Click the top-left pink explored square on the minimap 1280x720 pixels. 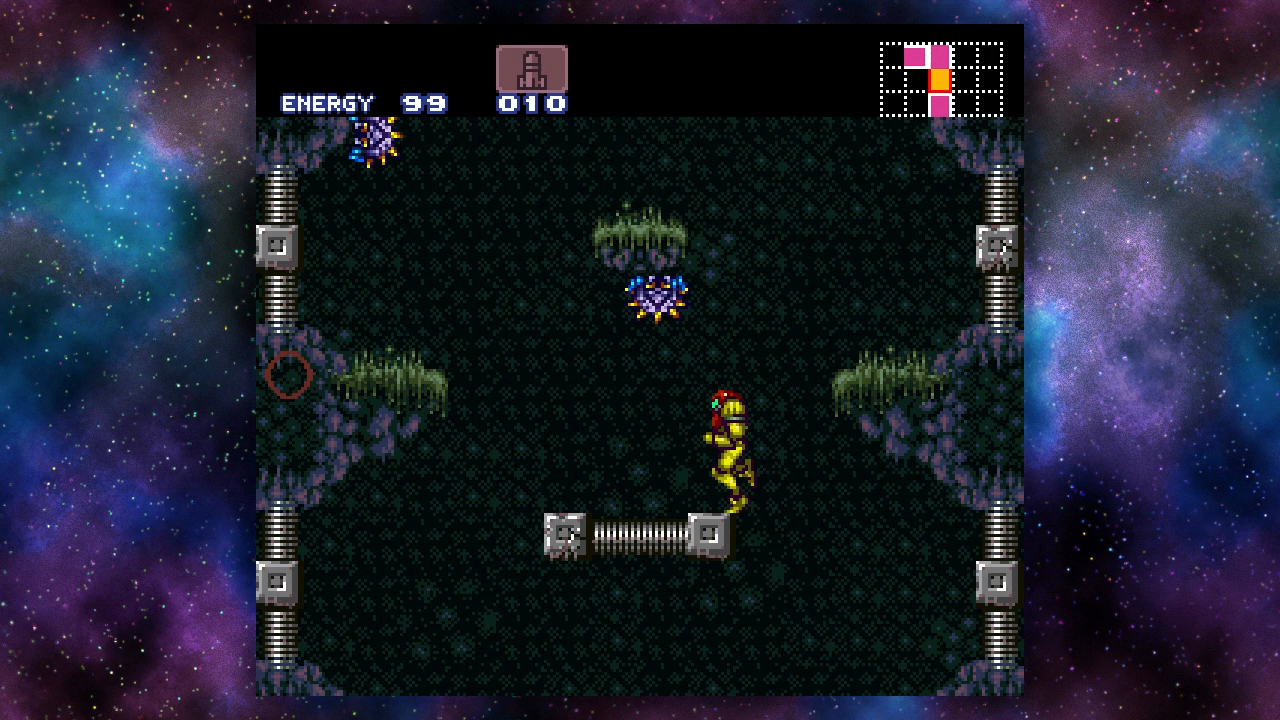point(917,58)
